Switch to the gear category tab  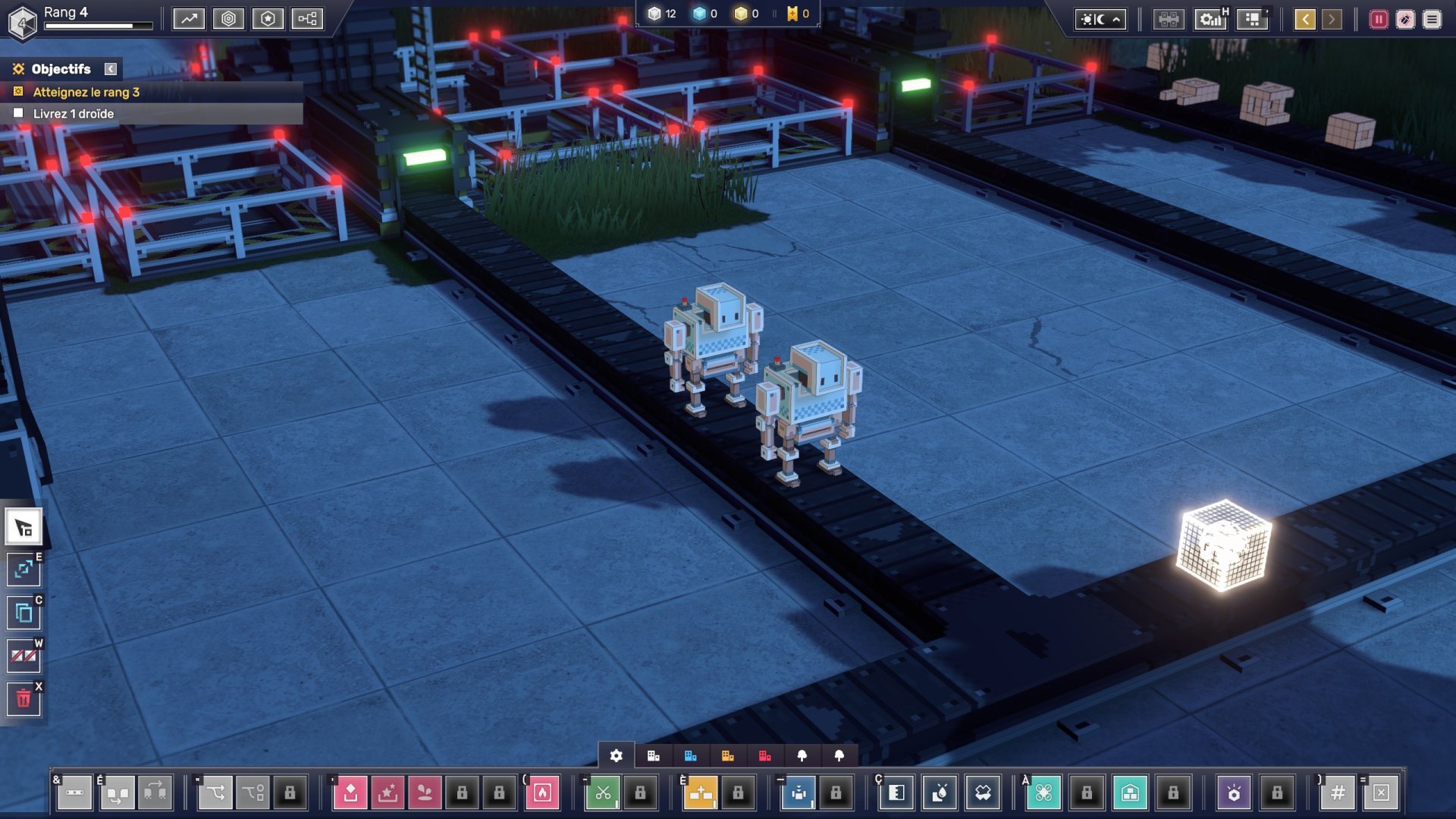click(617, 755)
